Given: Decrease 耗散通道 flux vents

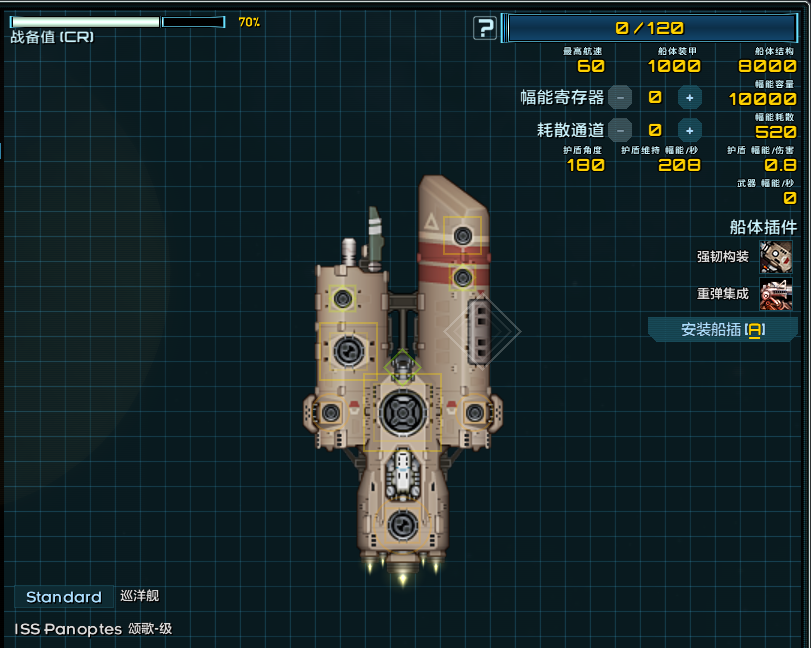Looking at the screenshot, I should [x=620, y=130].
